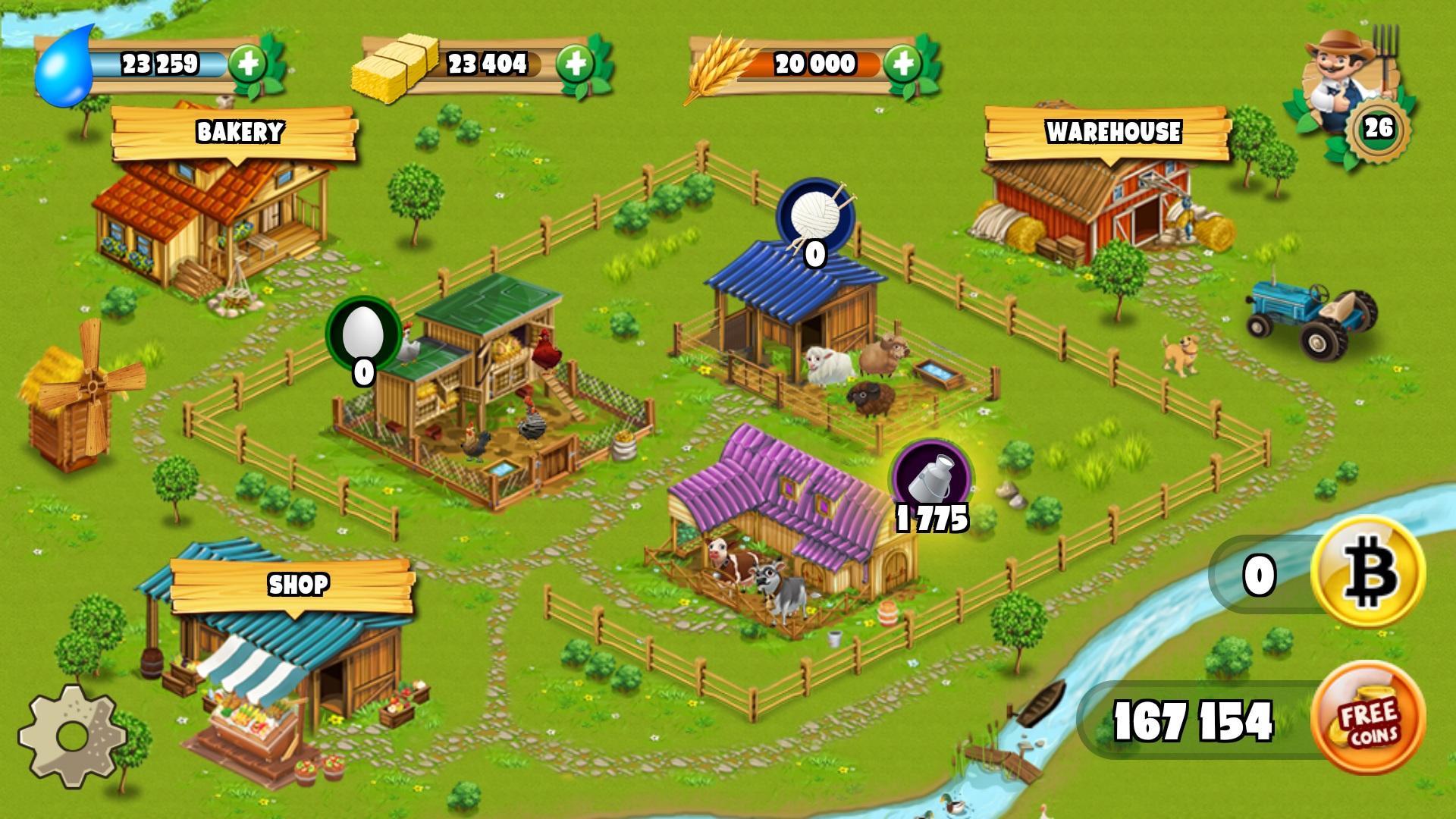
Task: Enter the Shop via its sign
Action: click(296, 585)
